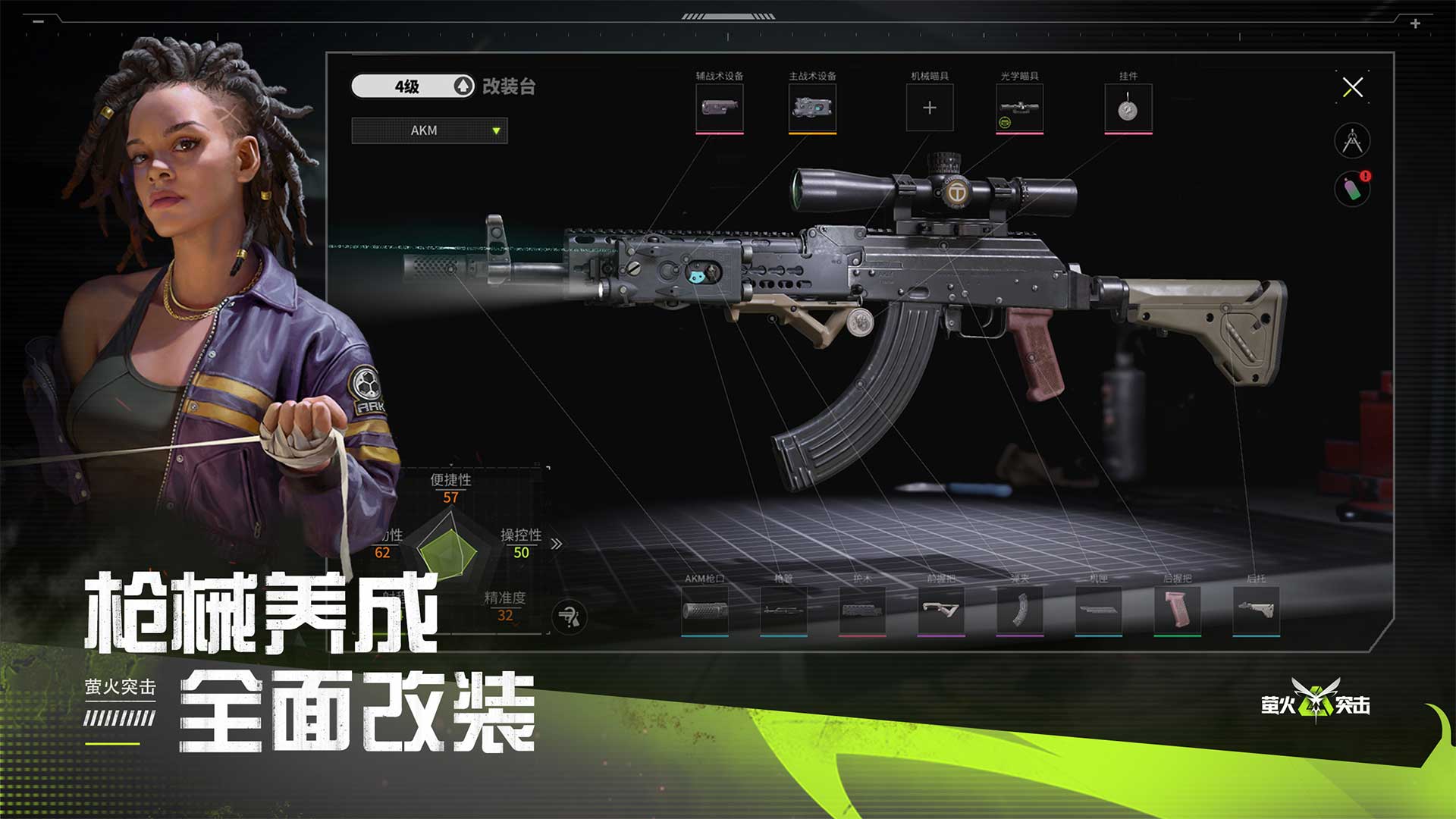
Task: Select the pink pistol grip attachment
Action: (1178, 610)
